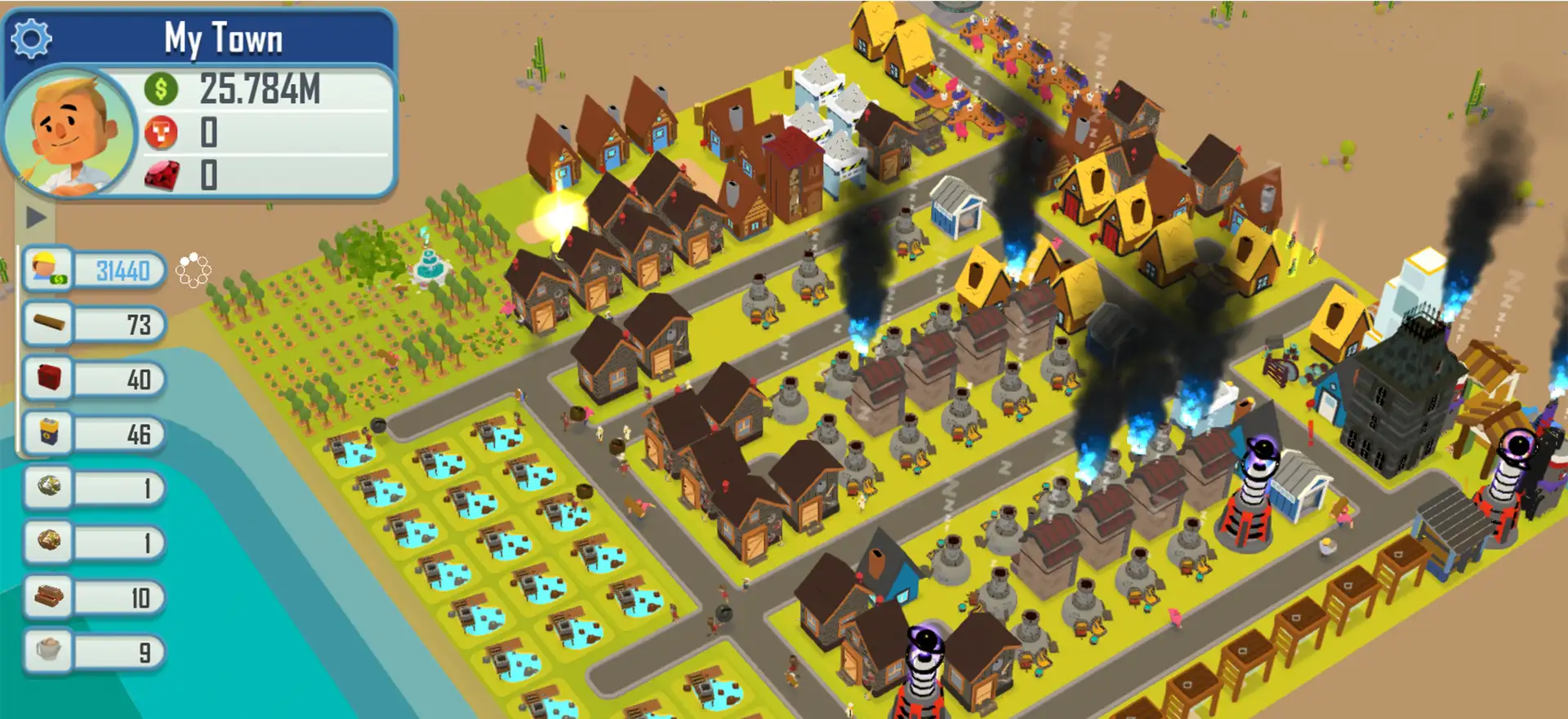
Task: Open the settings gear menu
Action: pos(32,38)
